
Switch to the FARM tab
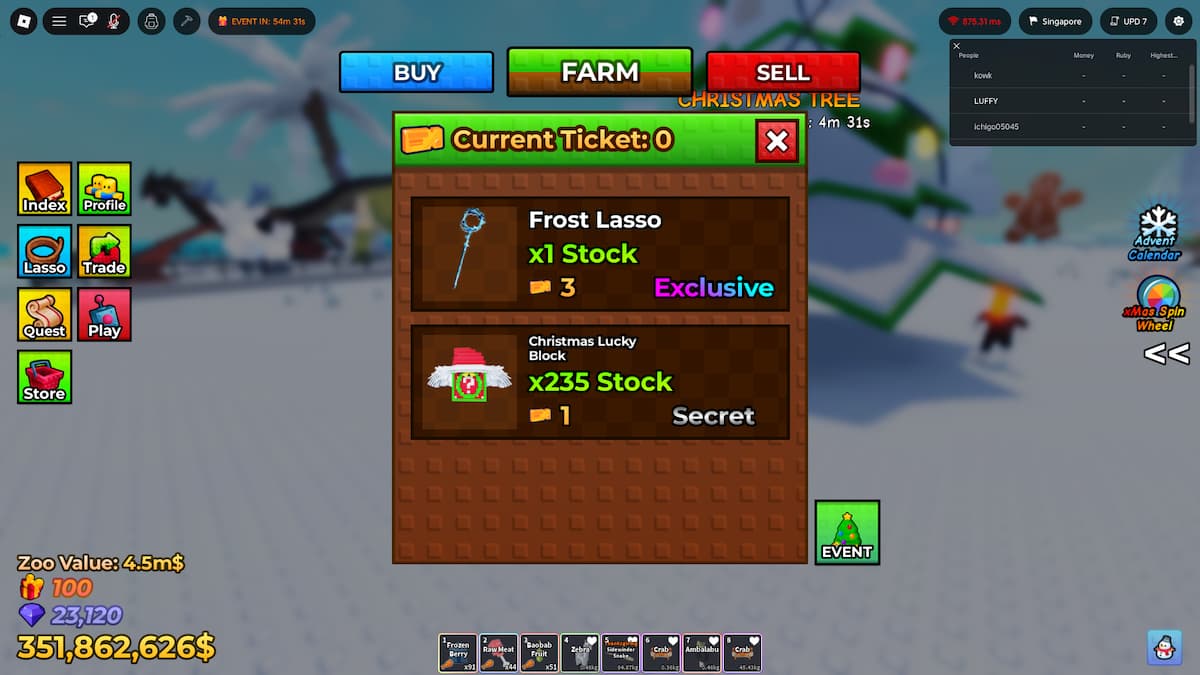[x=599, y=72]
